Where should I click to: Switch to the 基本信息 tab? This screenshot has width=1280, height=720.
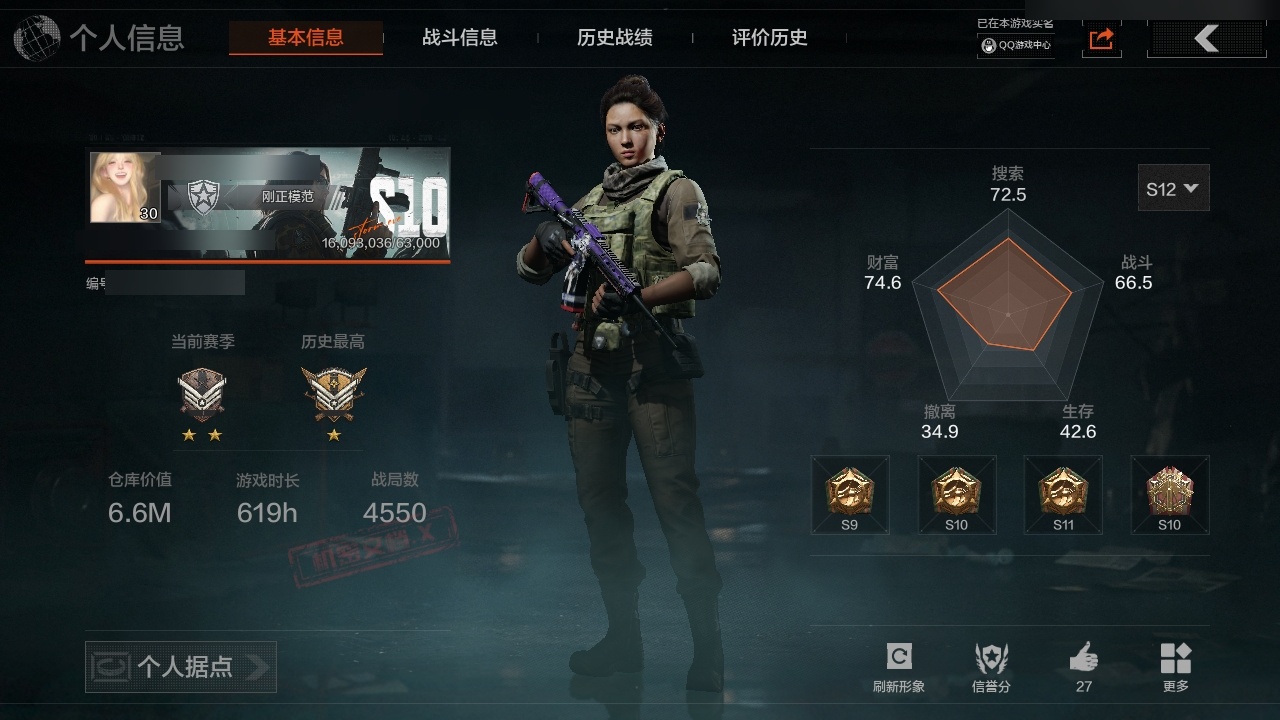pyautogui.click(x=305, y=38)
